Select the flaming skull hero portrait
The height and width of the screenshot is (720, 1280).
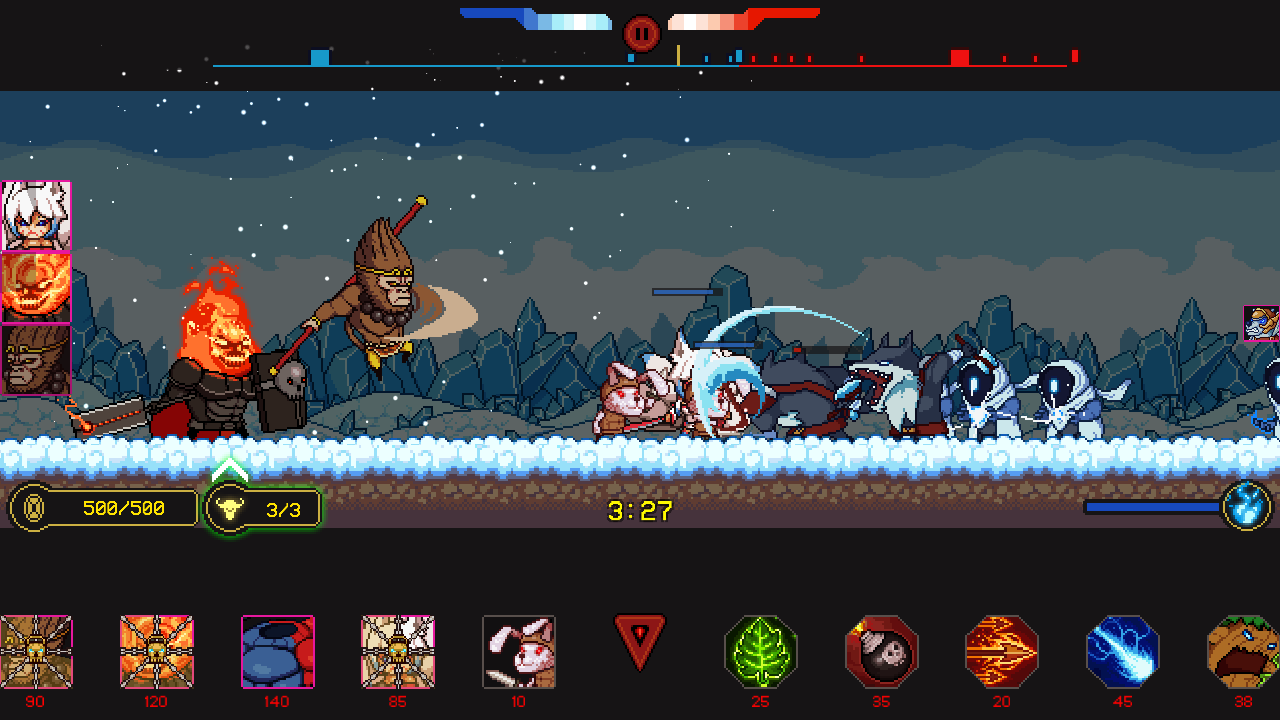36,287
